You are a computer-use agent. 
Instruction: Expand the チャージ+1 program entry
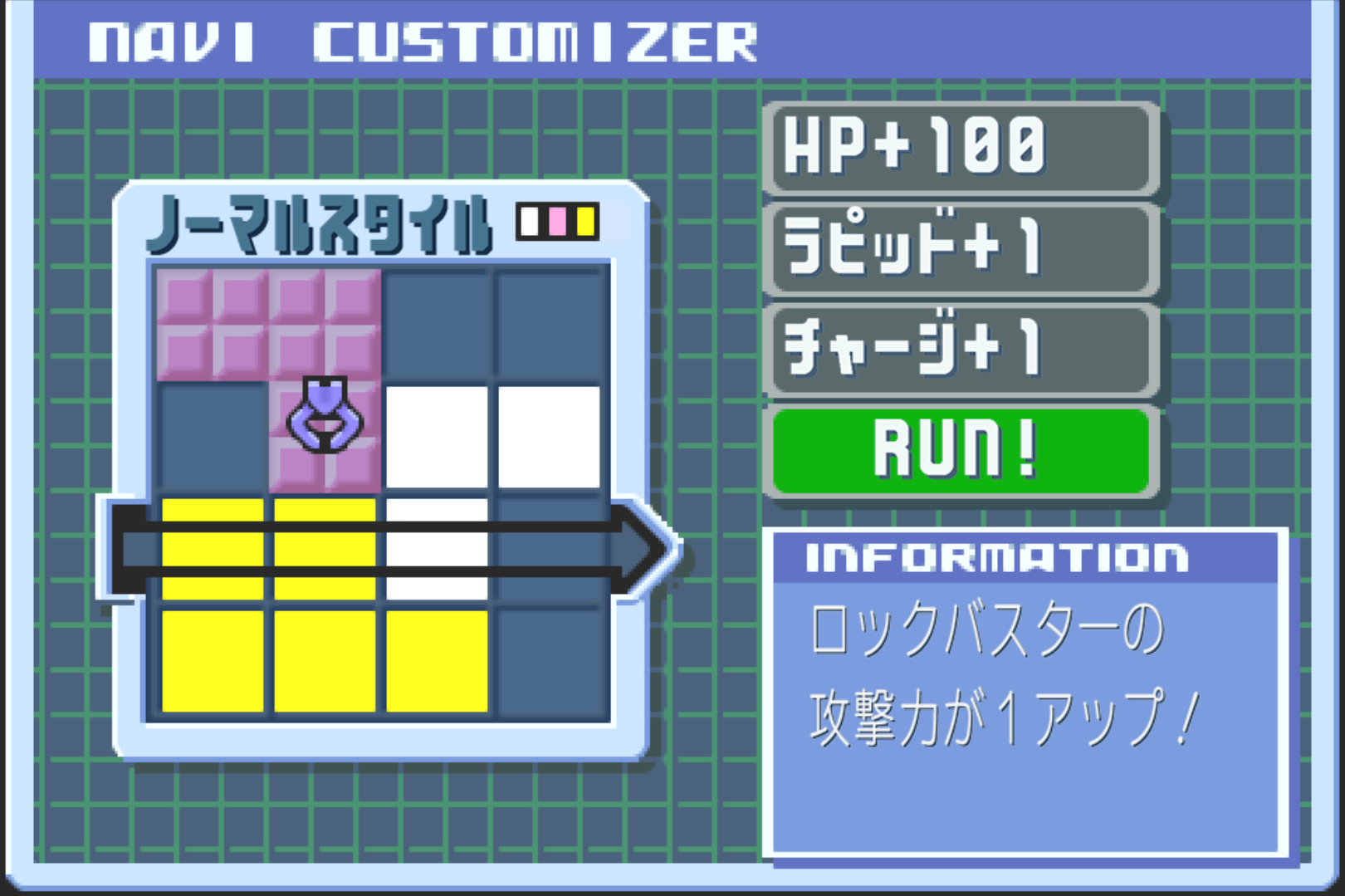point(961,350)
